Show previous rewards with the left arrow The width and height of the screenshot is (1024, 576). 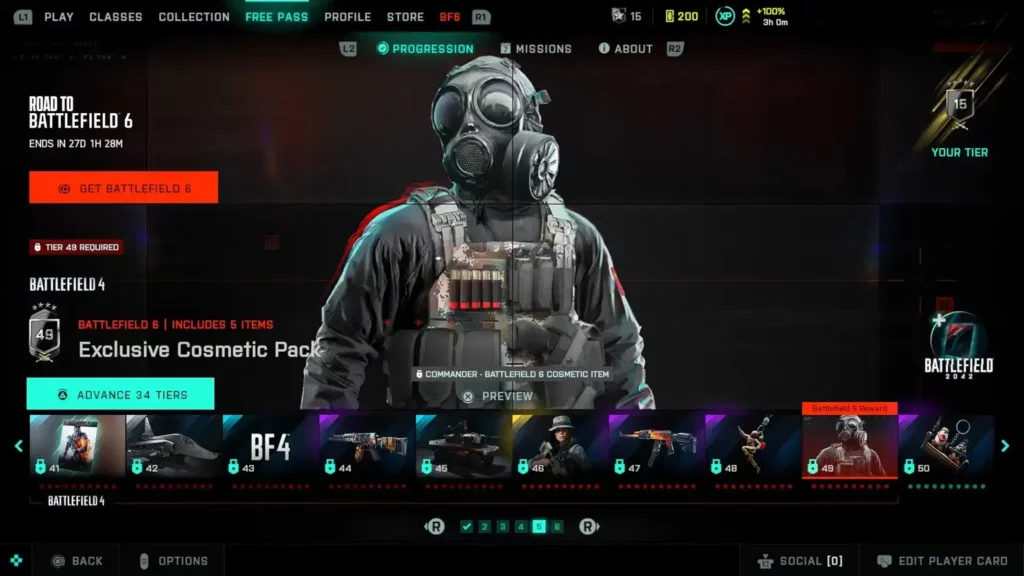tap(18, 446)
